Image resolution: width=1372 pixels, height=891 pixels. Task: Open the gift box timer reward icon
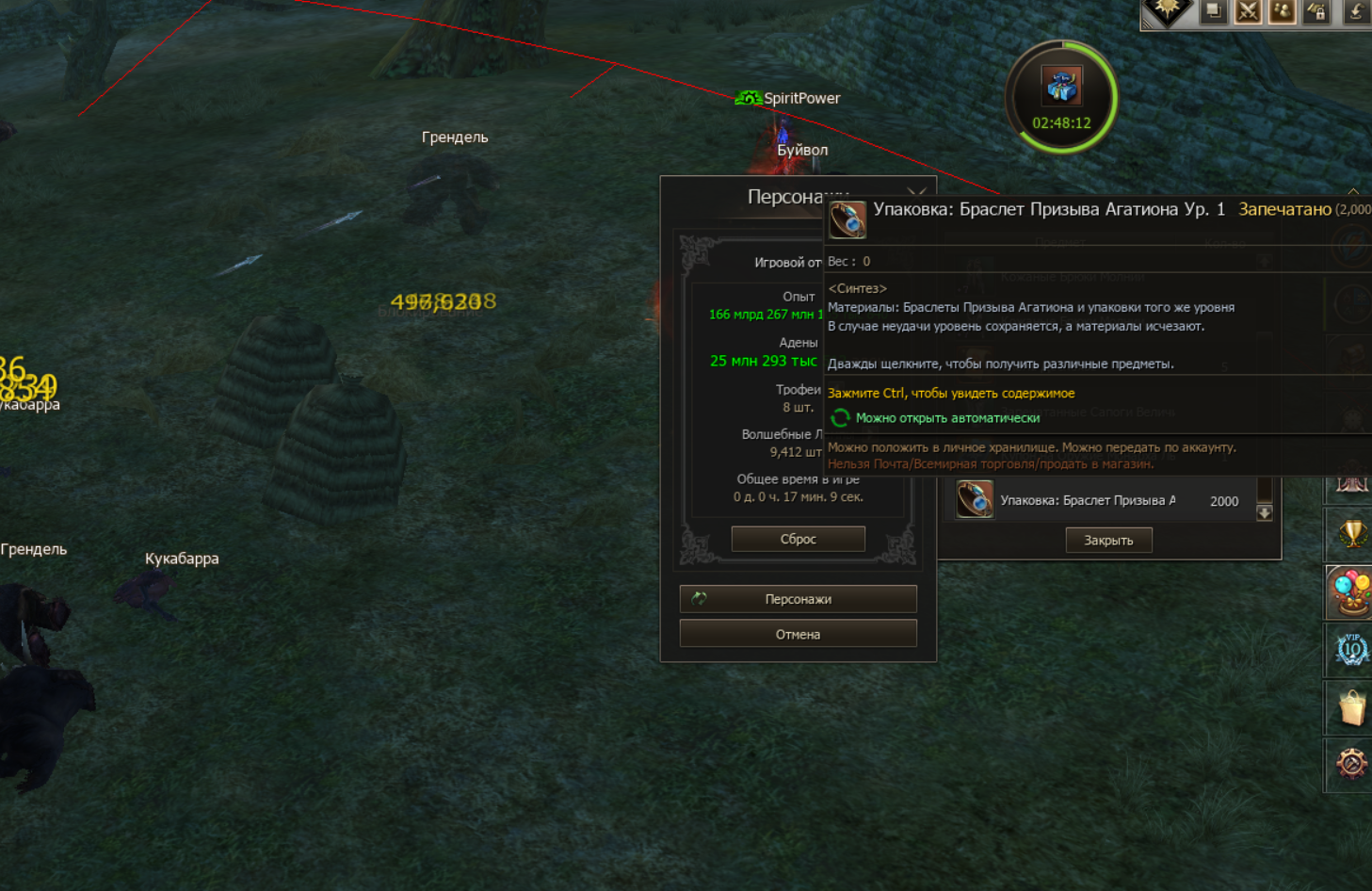pyautogui.click(x=1061, y=87)
